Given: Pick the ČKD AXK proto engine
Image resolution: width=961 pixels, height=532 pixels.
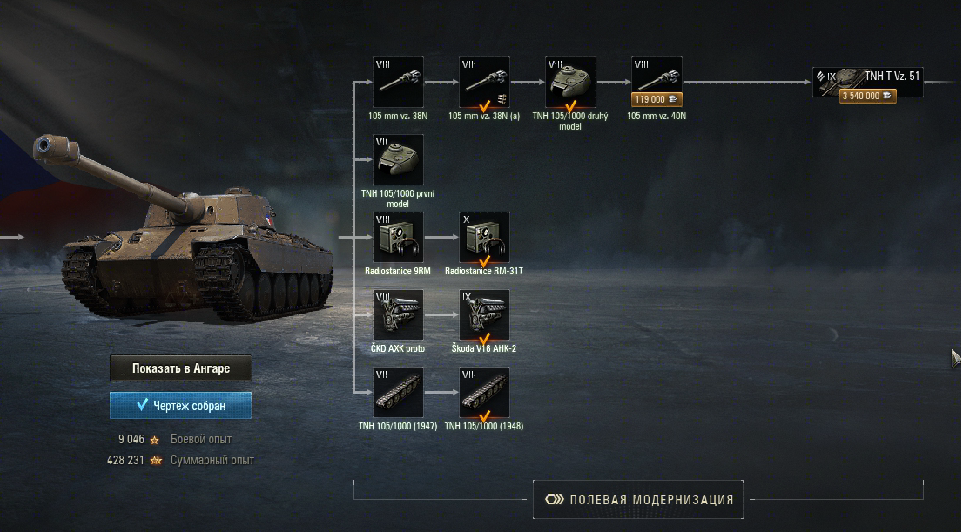Looking at the screenshot, I should [398, 315].
